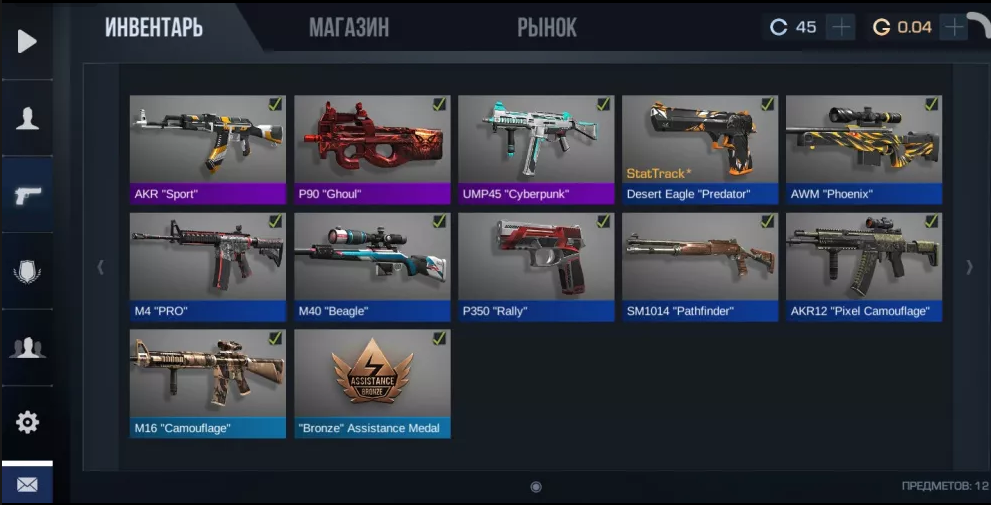Image resolution: width=991 pixels, height=505 pixels.
Task: Select the "Bronze" Assistance Medal
Action: coord(372,383)
